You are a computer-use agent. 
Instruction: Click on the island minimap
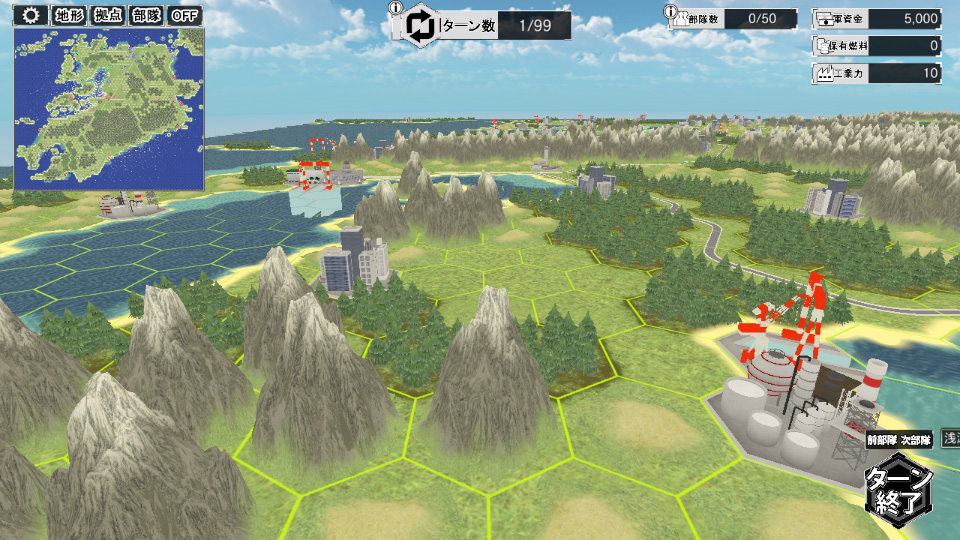[x=109, y=108]
